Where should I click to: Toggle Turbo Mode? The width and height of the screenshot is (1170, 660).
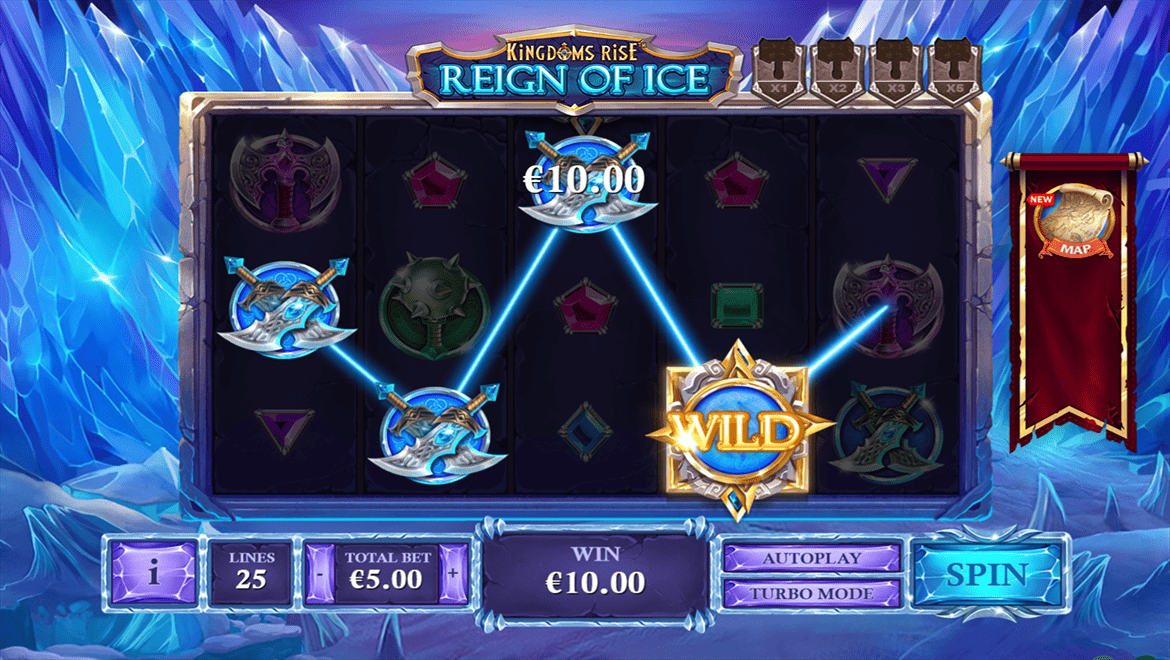811,593
